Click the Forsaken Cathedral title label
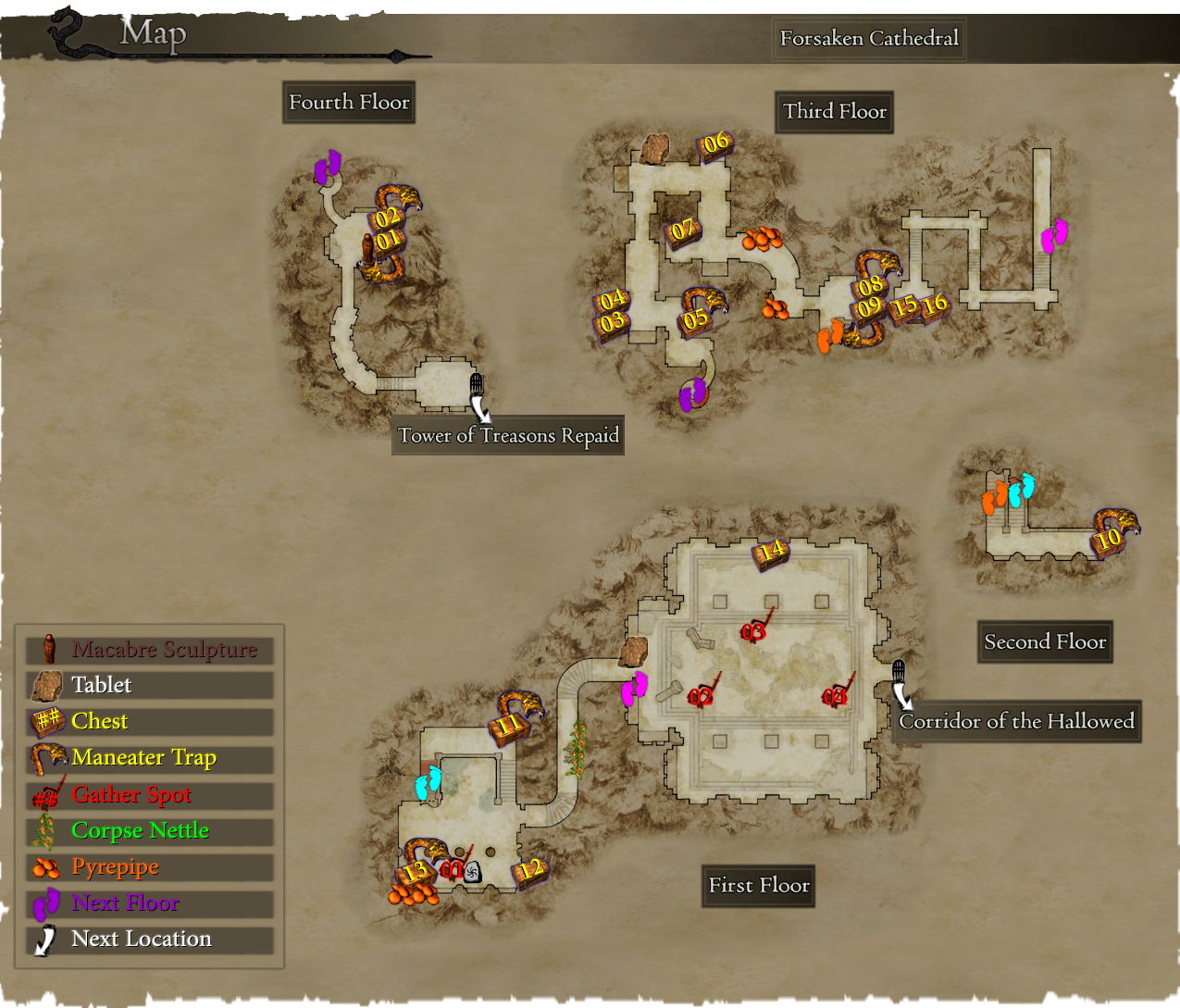This screenshot has height=1008, width=1180. point(869,39)
